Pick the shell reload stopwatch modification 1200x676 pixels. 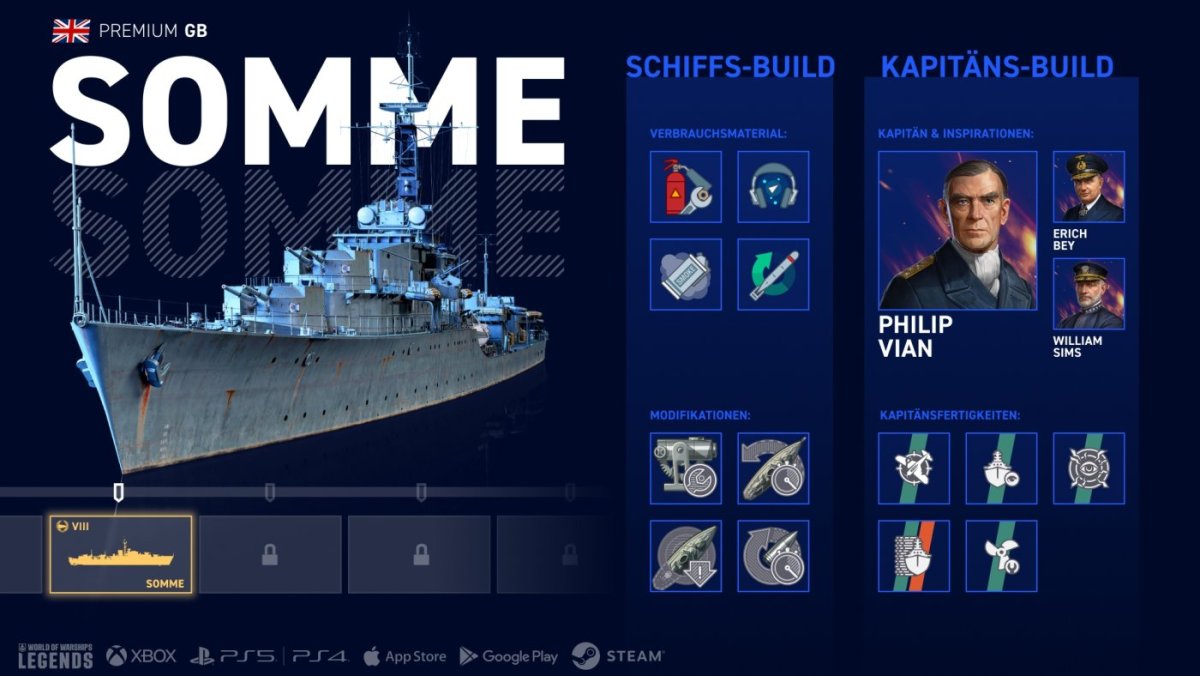coord(773,555)
